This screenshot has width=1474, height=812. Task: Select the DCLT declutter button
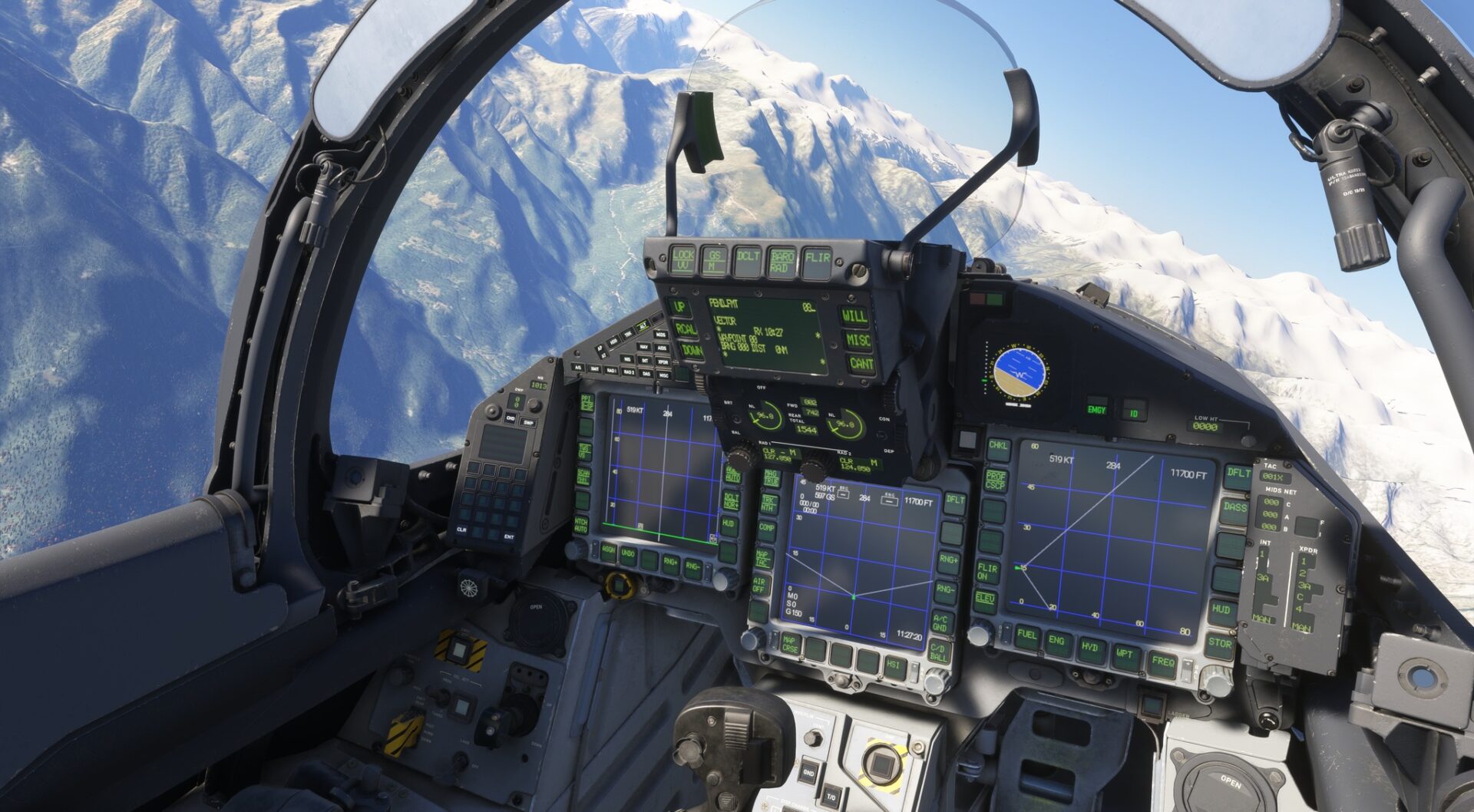748,259
